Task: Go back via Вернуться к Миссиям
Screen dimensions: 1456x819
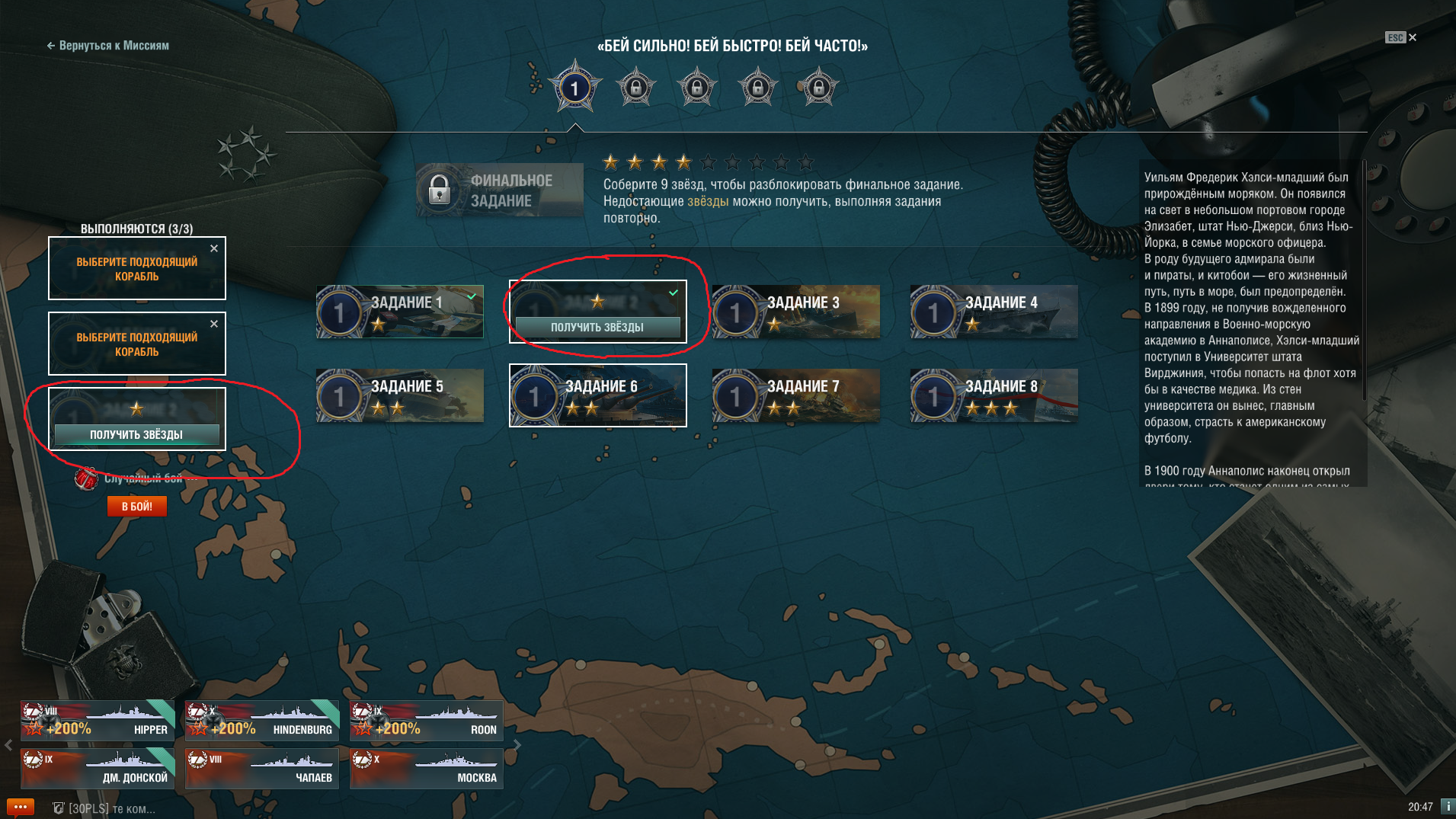Action: click(x=108, y=46)
